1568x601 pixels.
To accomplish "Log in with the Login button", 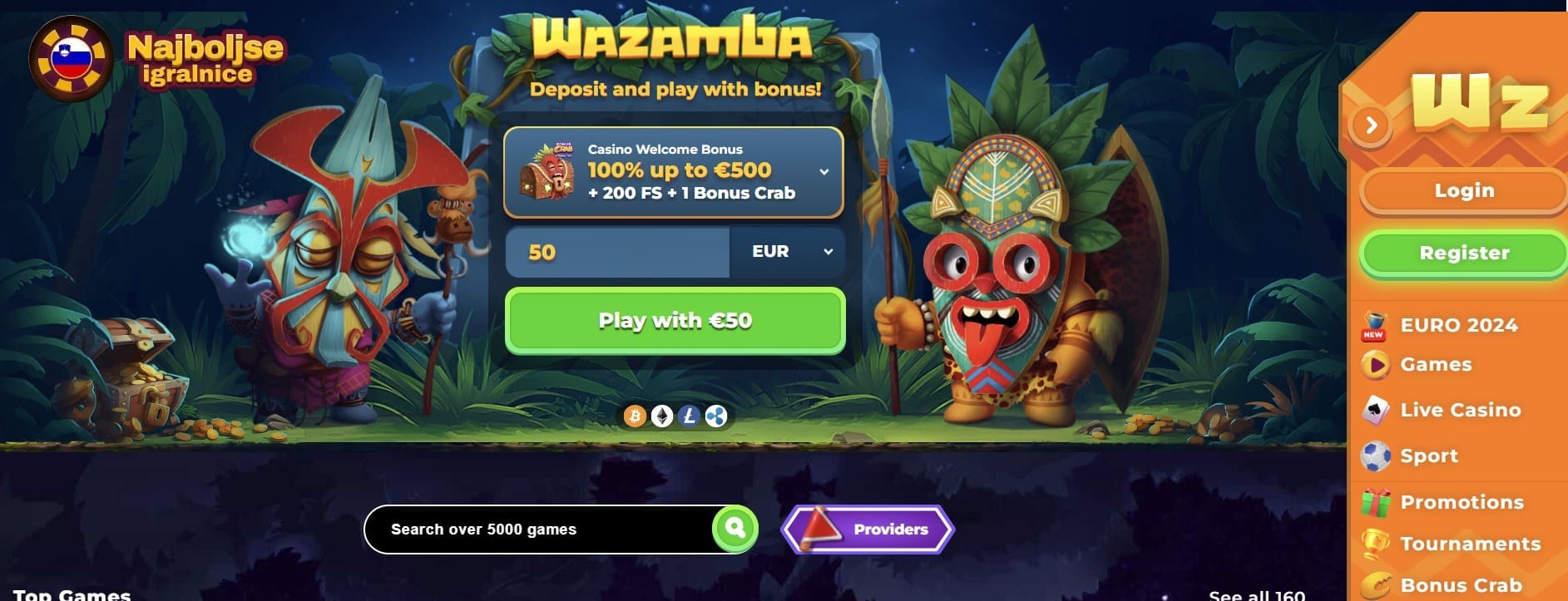I will 1463,191.
